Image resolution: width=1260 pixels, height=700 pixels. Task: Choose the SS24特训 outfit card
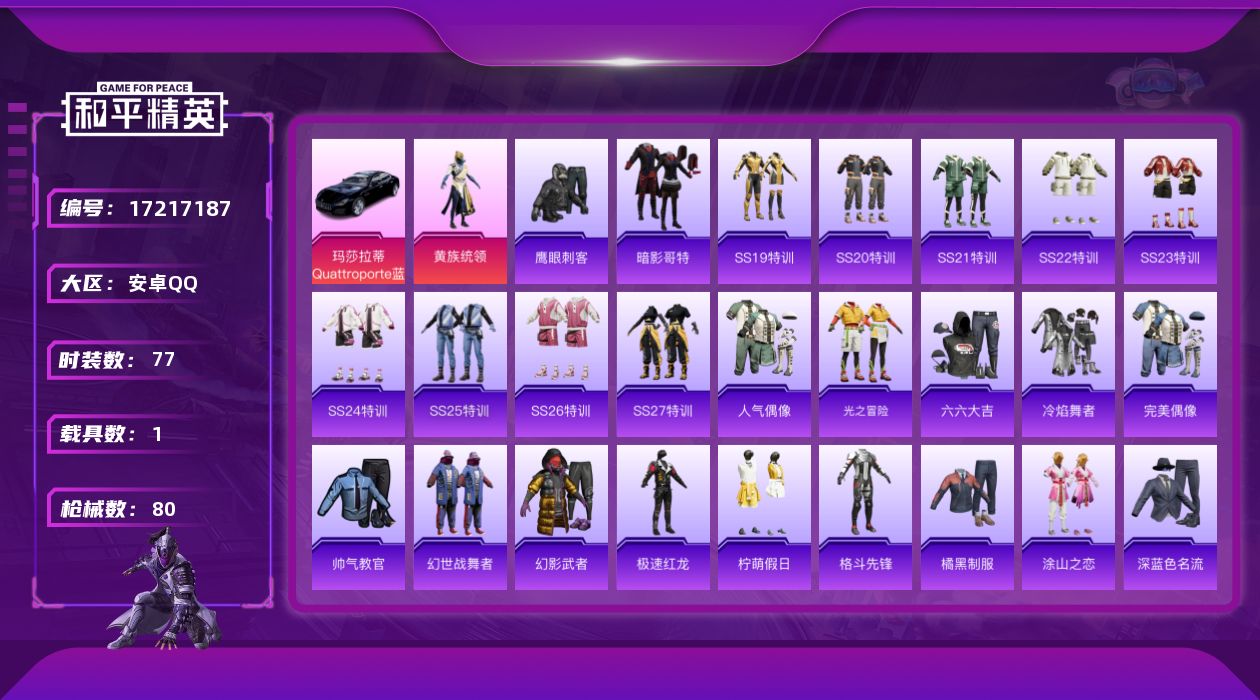358,364
